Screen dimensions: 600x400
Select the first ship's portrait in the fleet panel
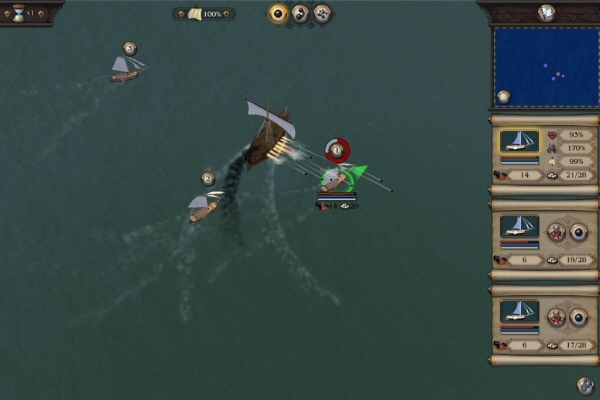pyautogui.click(x=519, y=142)
